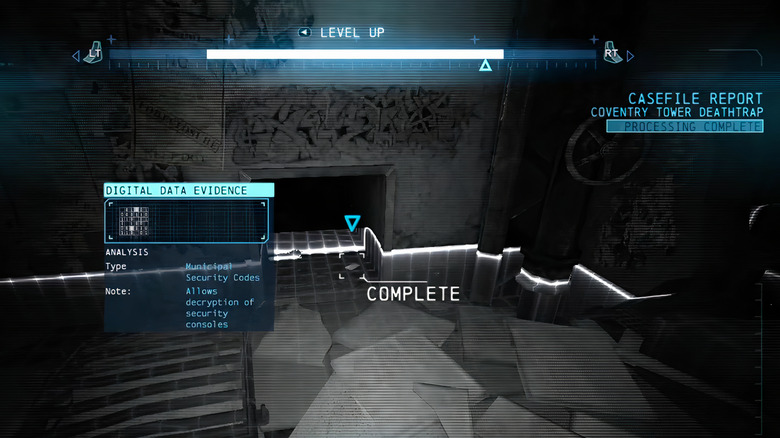The image size is (780, 438).
Task: Select the Digital Data Evidence thumbnail
Action: click(186, 221)
